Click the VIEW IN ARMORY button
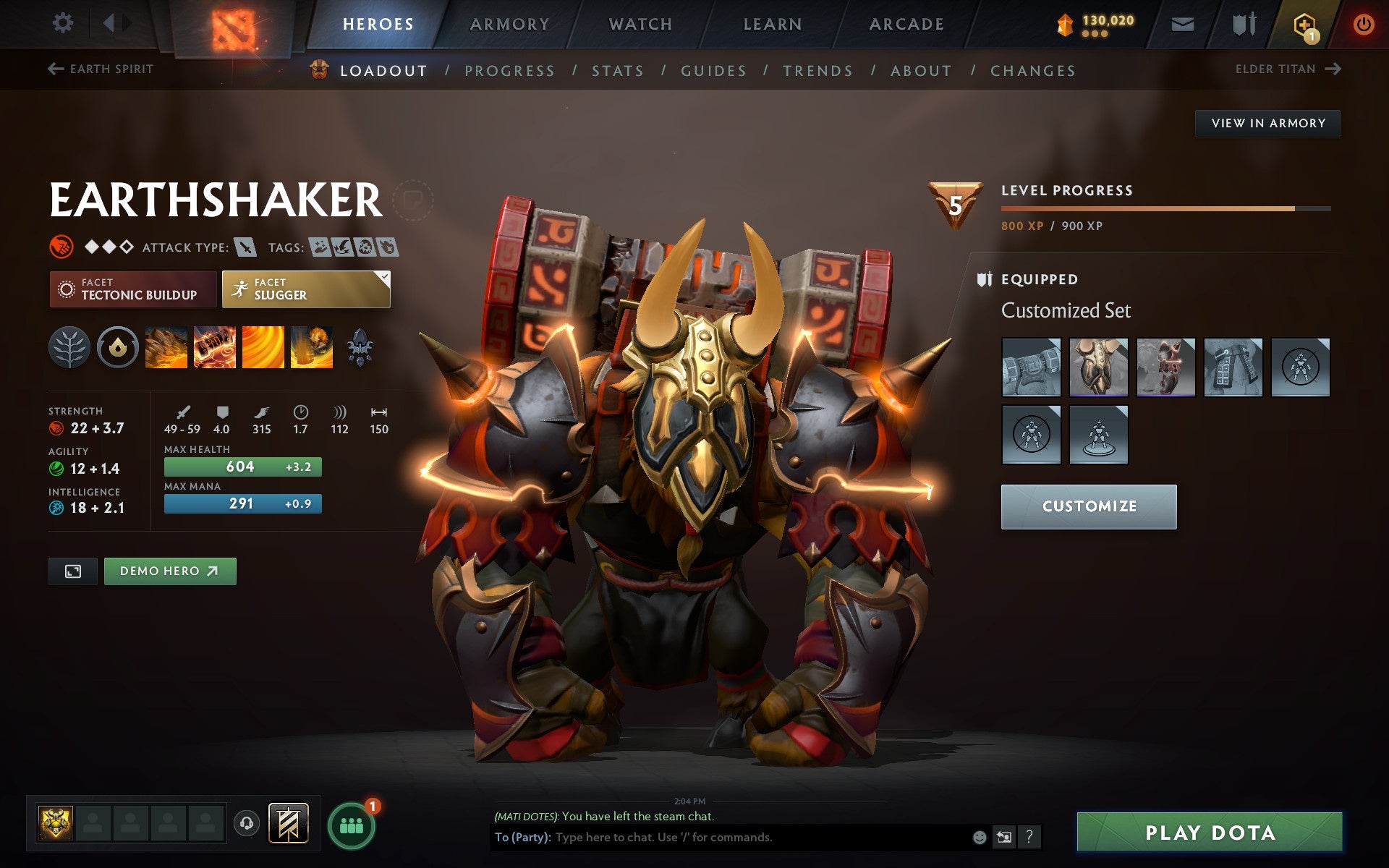 coord(1267,123)
